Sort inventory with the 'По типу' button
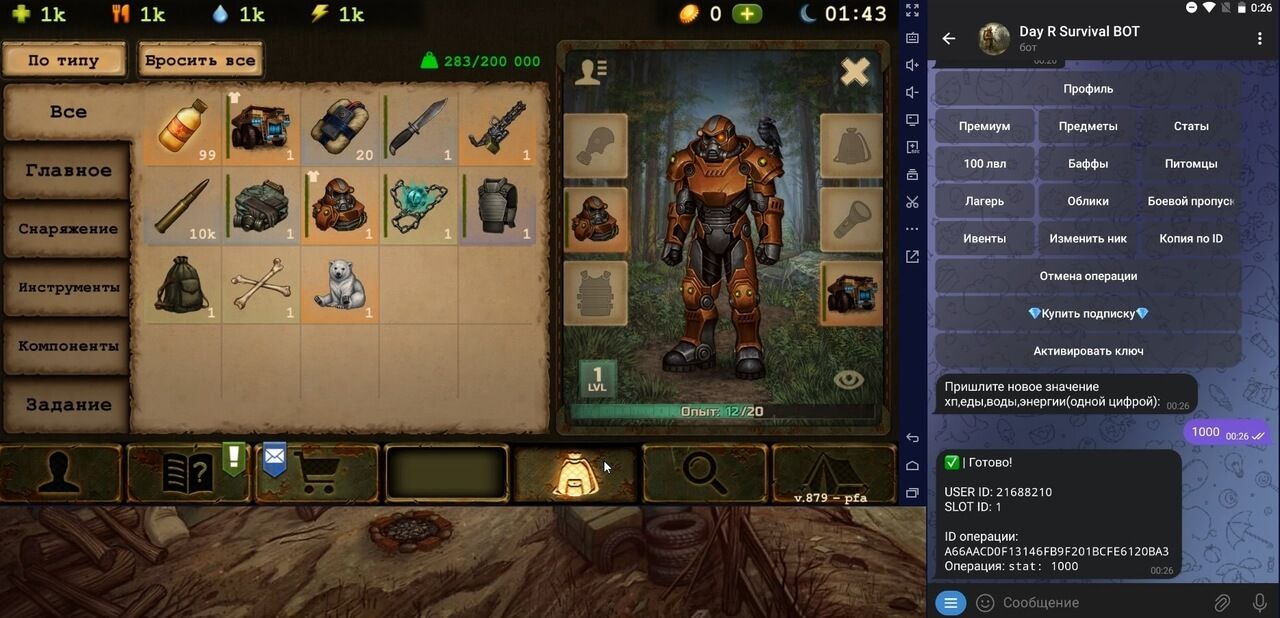The width and height of the screenshot is (1280, 618). click(x=64, y=60)
